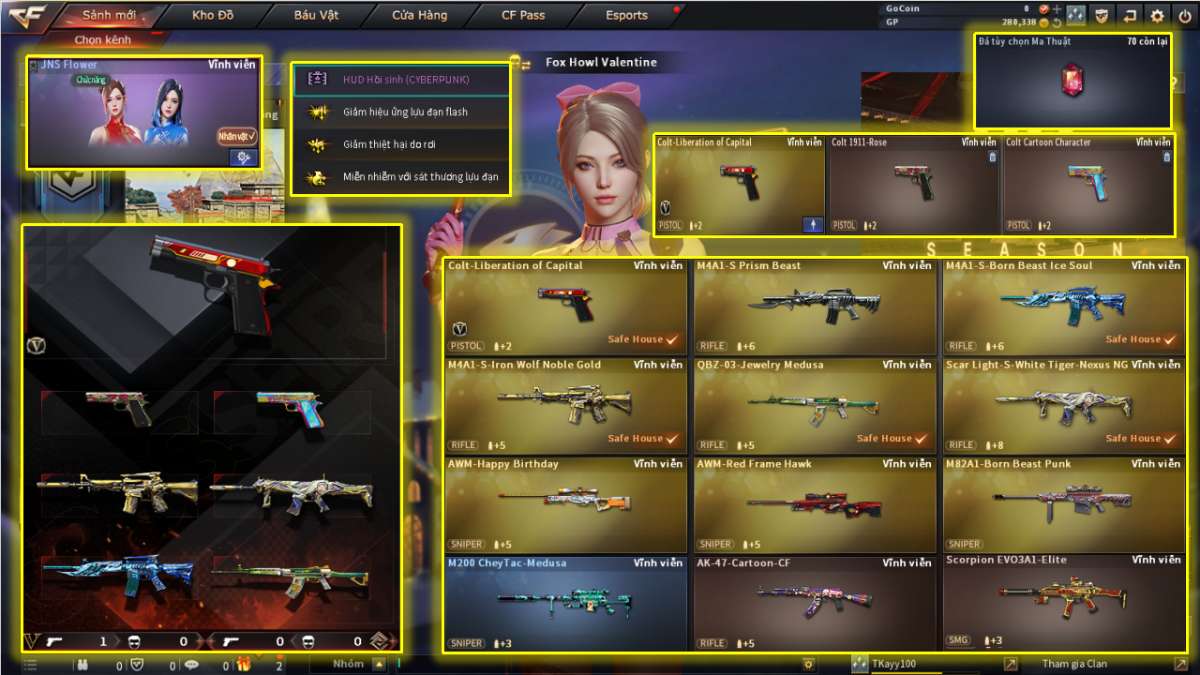Select the Scorpion EVO3A1-Elite SMG tile
Image resolution: width=1200 pixels, height=675 pixels.
pos(1064,603)
